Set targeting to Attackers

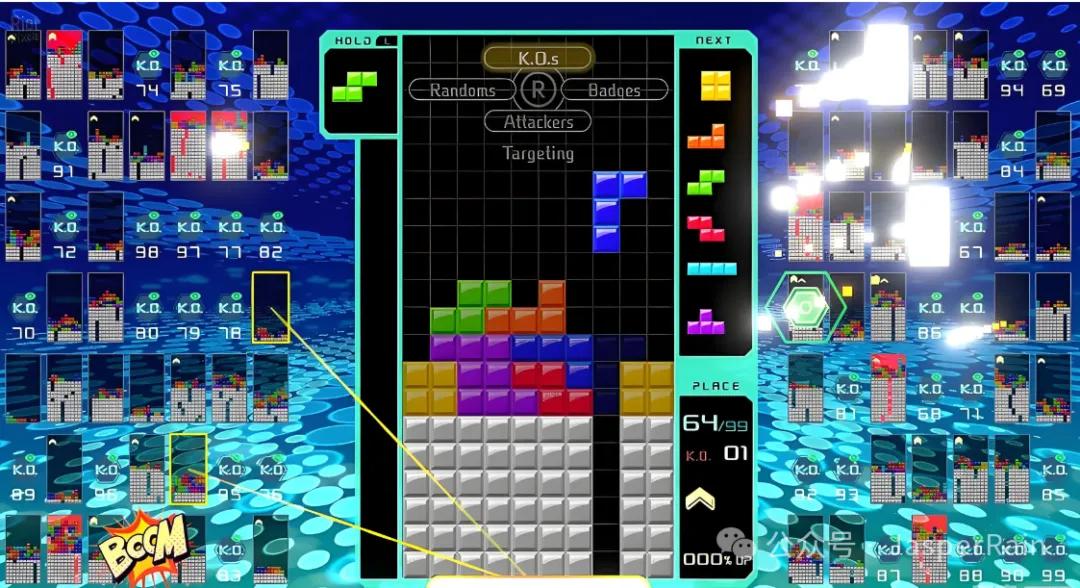click(538, 122)
